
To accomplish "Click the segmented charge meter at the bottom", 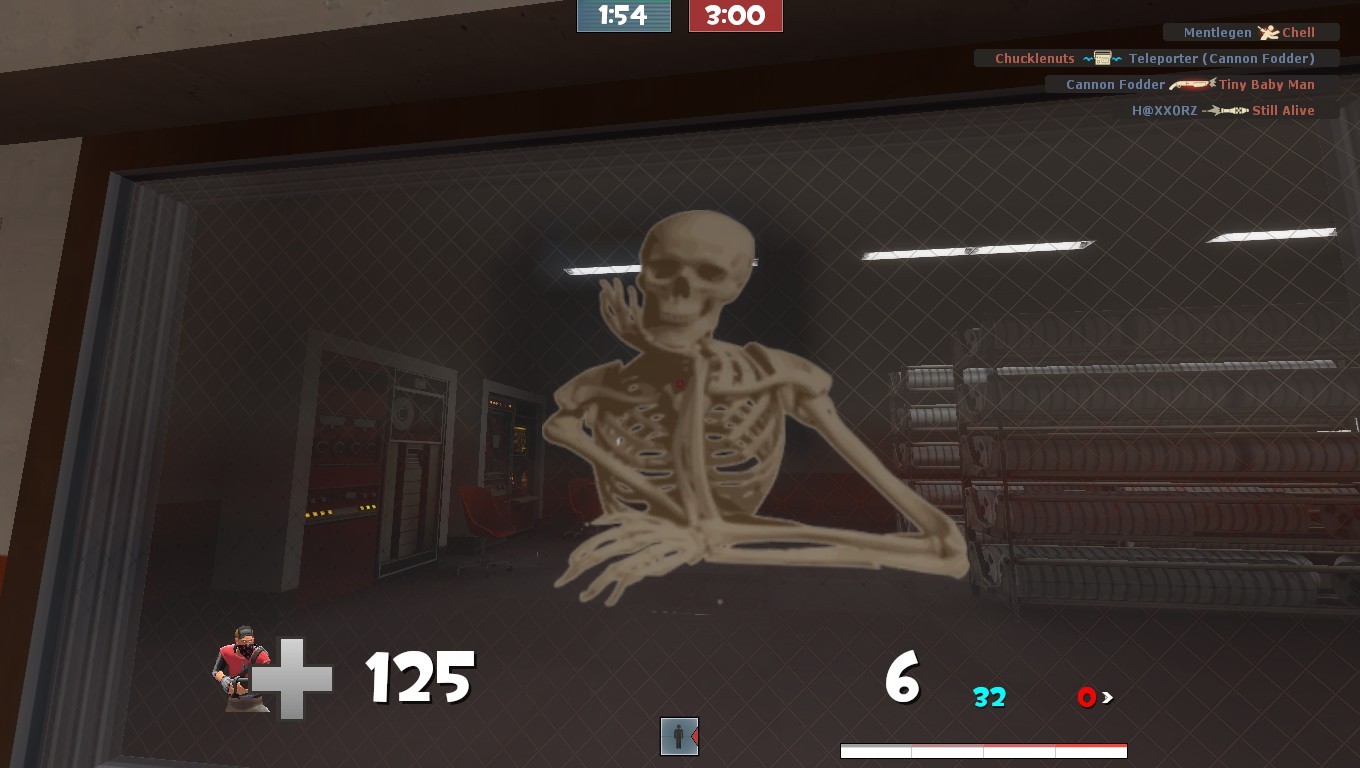I will click(x=983, y=750).
